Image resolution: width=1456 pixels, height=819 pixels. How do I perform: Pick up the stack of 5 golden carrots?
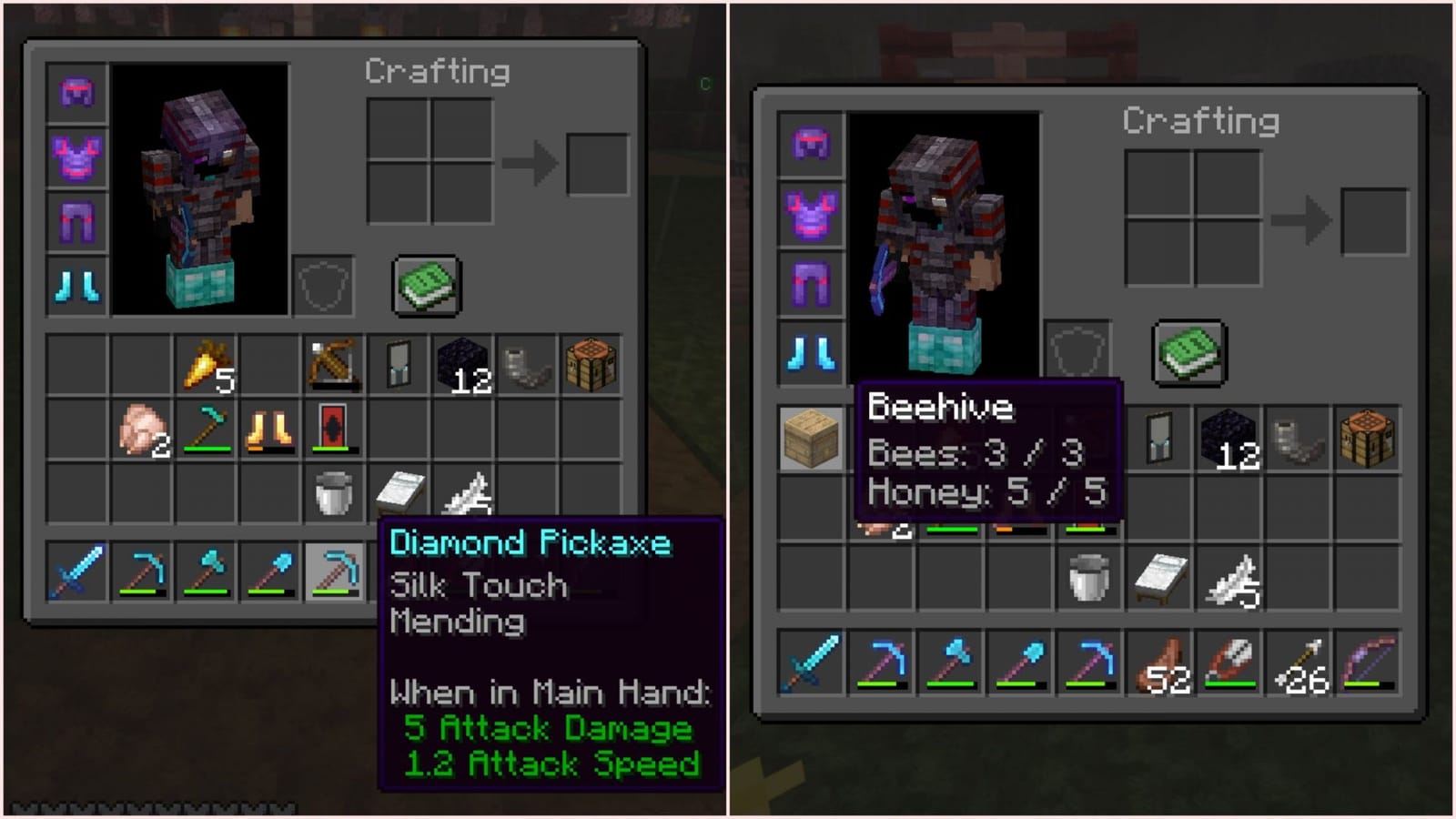(x=205, y=364)
